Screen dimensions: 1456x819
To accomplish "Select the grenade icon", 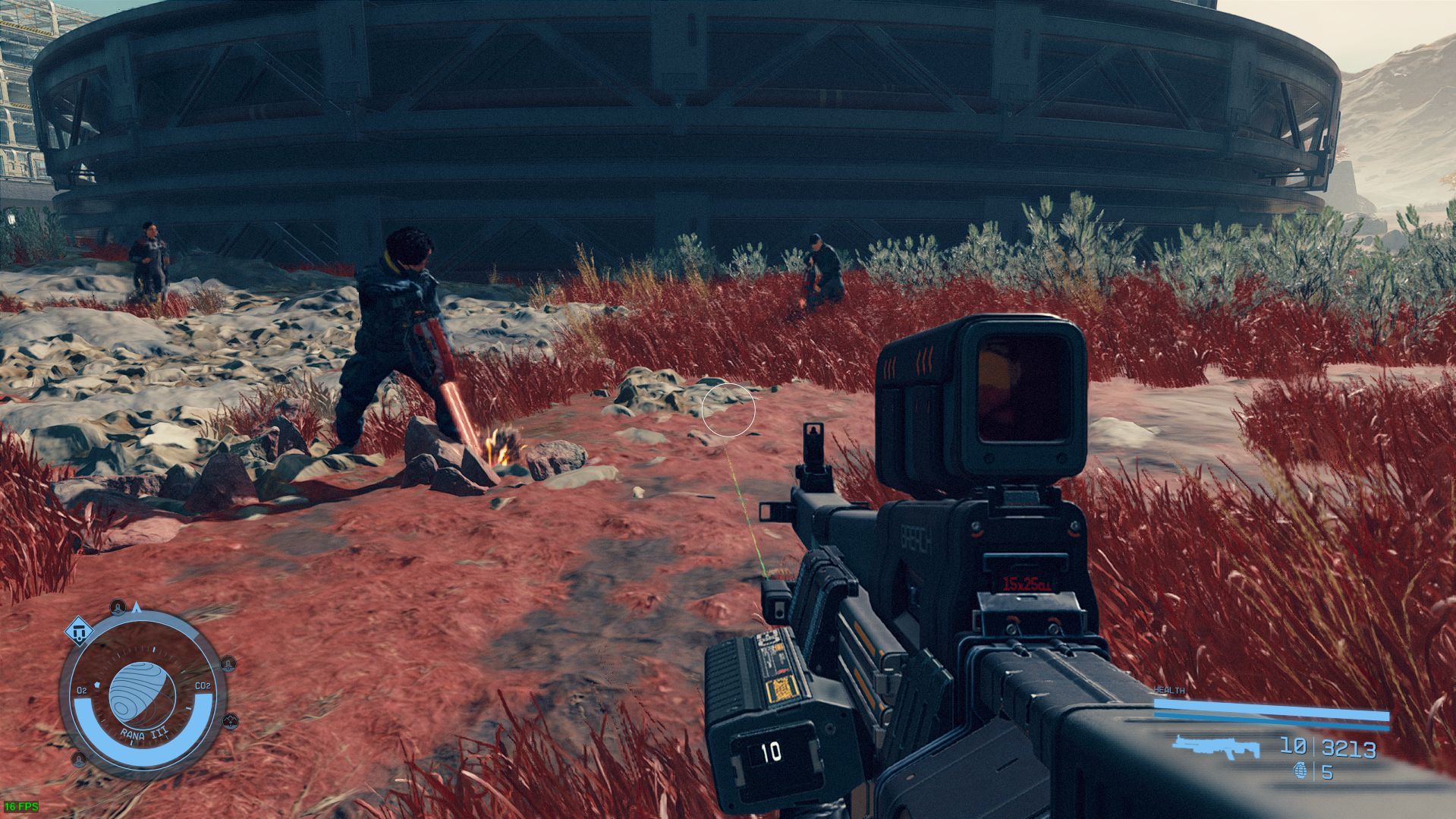I will click(x=1300, y=772).
